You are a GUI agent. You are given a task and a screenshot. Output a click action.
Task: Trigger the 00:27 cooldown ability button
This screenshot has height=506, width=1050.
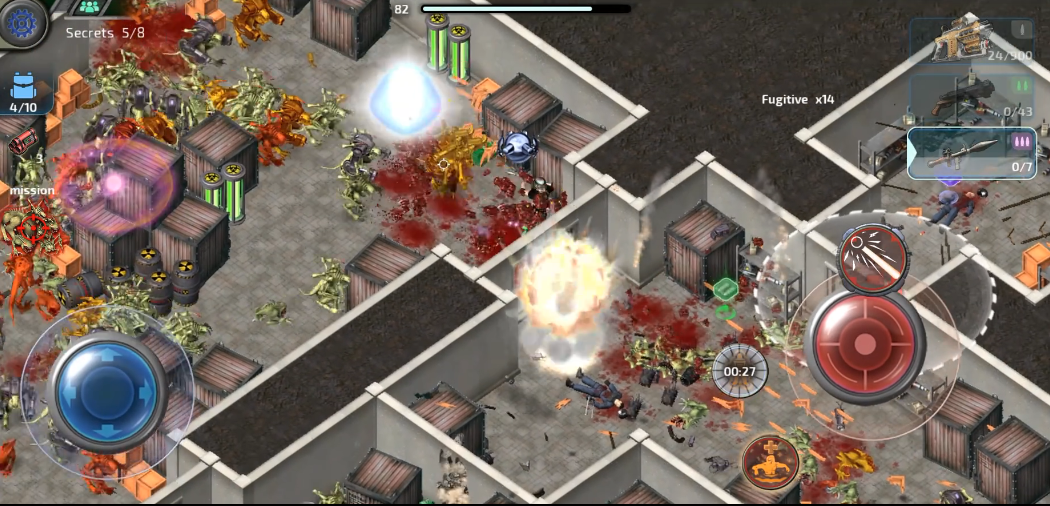(x=740, y=371)
